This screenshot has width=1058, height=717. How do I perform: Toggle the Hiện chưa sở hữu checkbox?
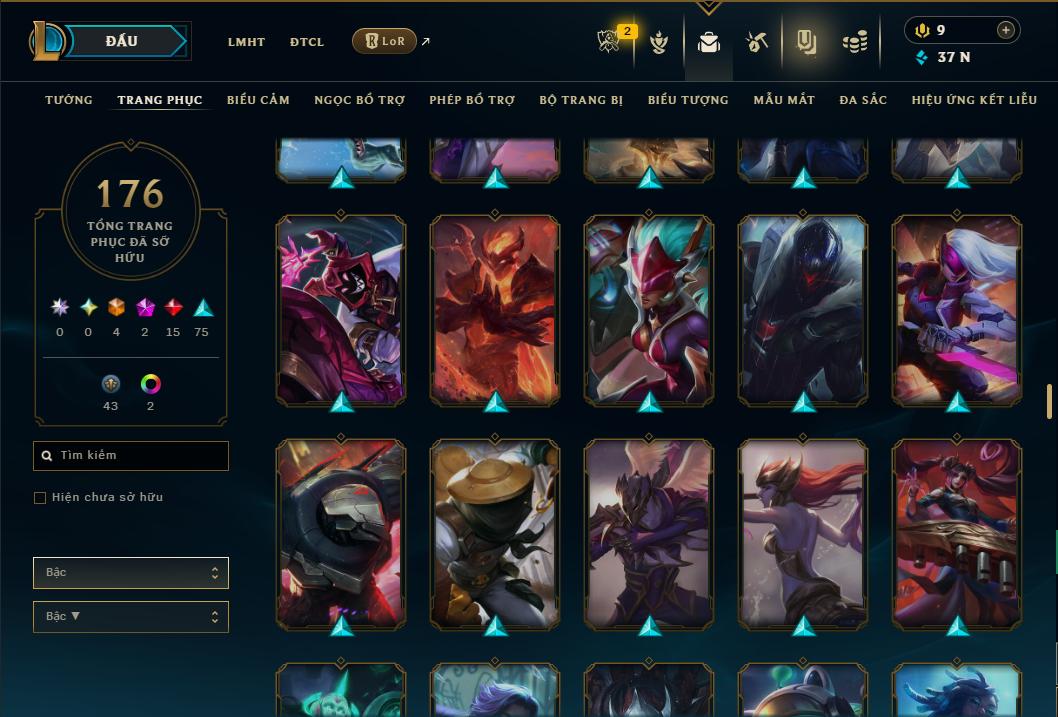40,498
